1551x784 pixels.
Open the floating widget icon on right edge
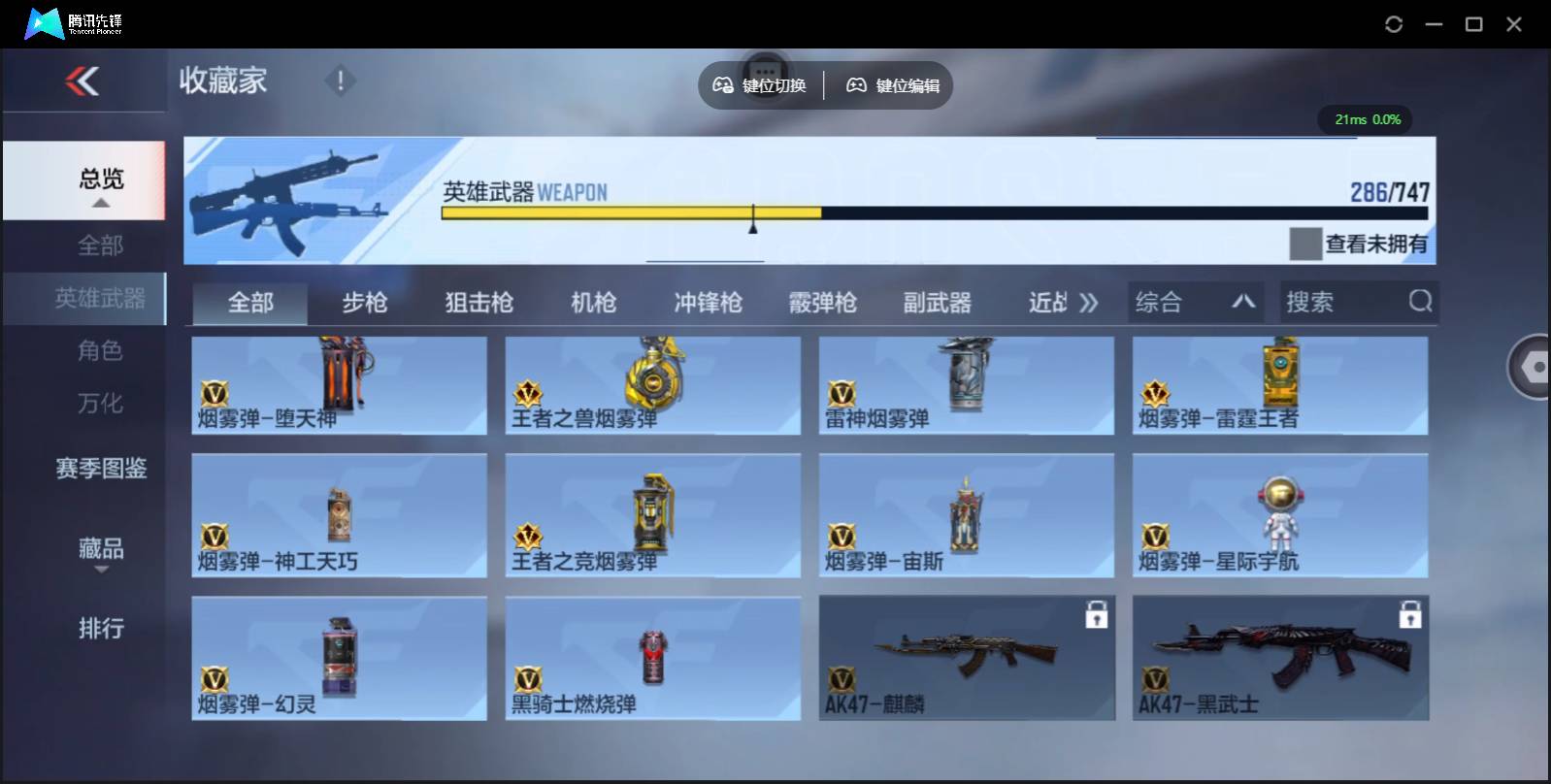click(x=1532, y=369)
